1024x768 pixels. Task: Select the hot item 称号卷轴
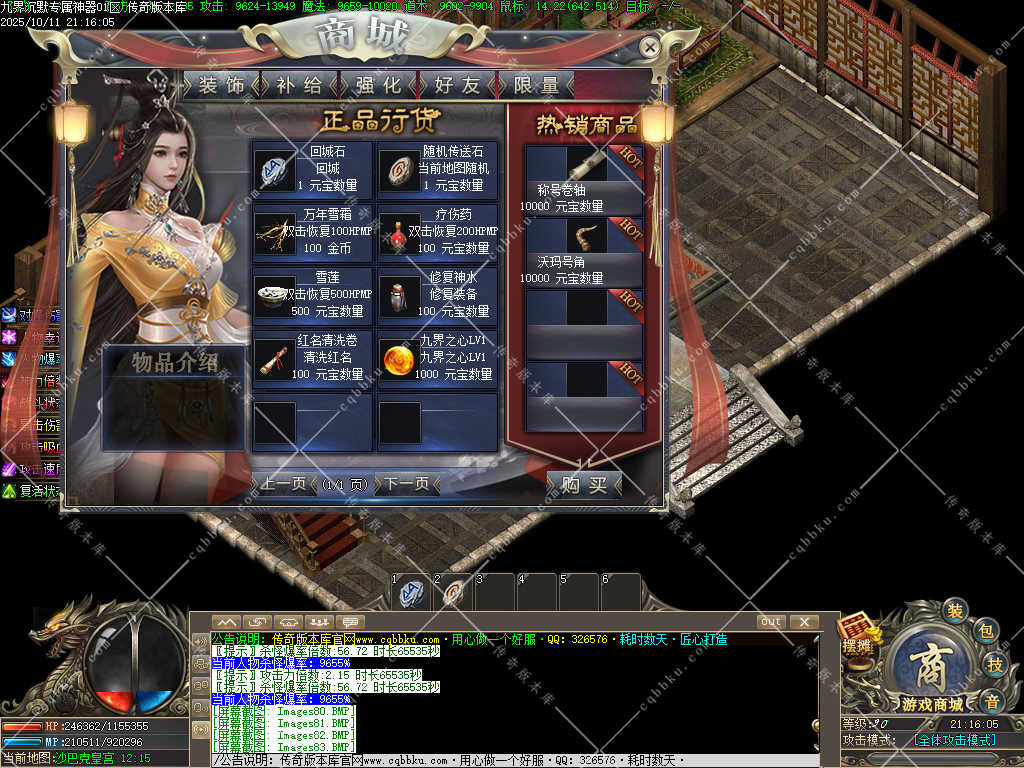(584, 180)
